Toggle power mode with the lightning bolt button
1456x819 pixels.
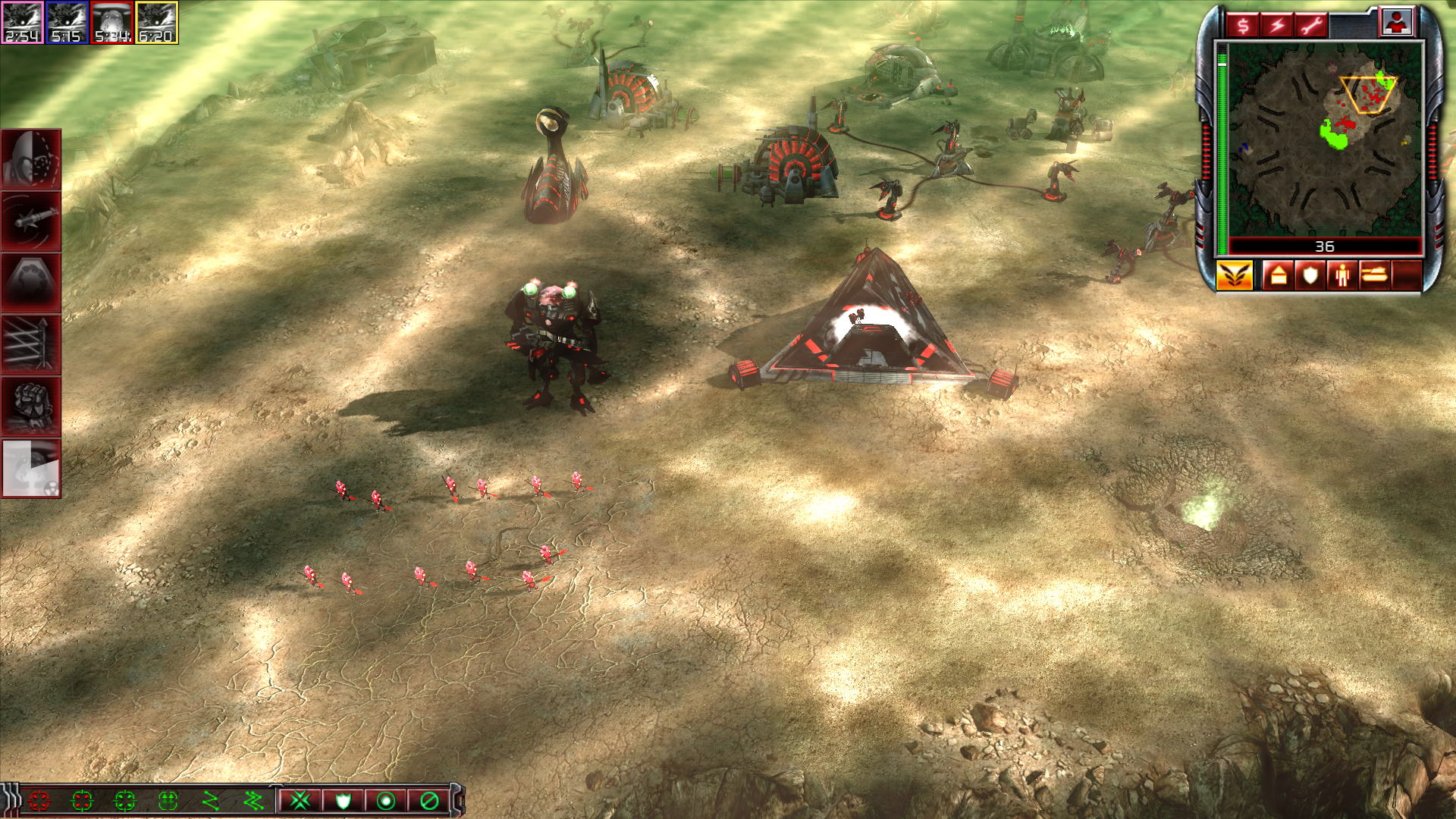[1277, 25]
